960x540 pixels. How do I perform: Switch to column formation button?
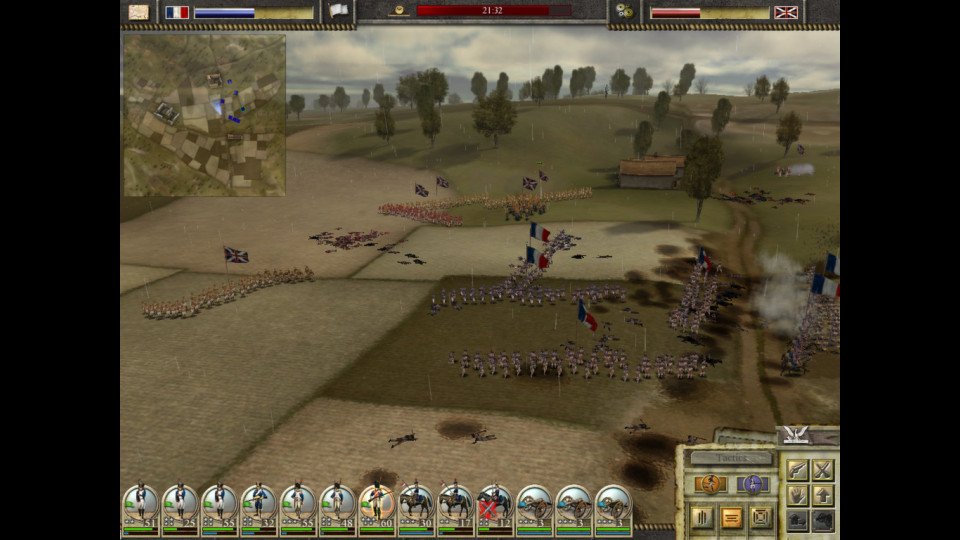(702, 517)
